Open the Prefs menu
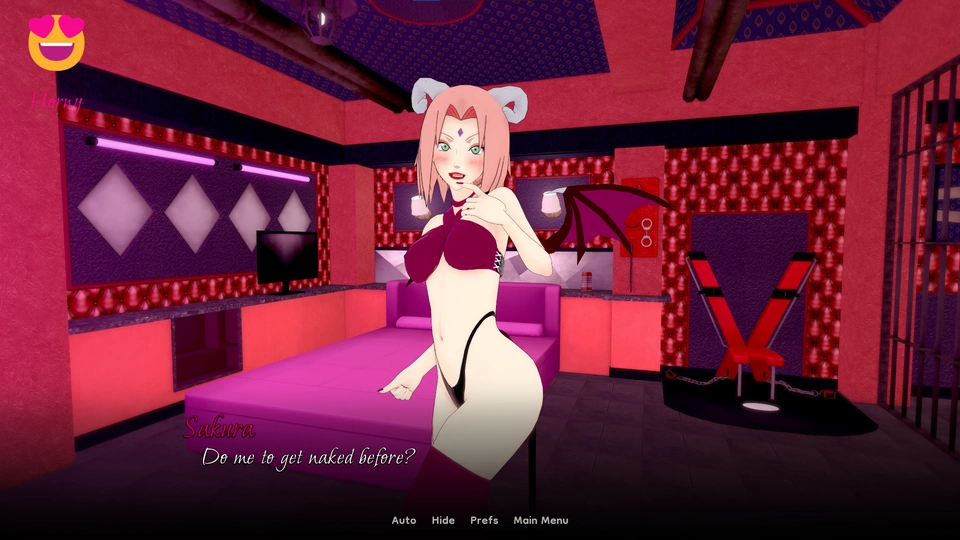The width and height of the screenshot is (960, 540). tap(484, 520)
